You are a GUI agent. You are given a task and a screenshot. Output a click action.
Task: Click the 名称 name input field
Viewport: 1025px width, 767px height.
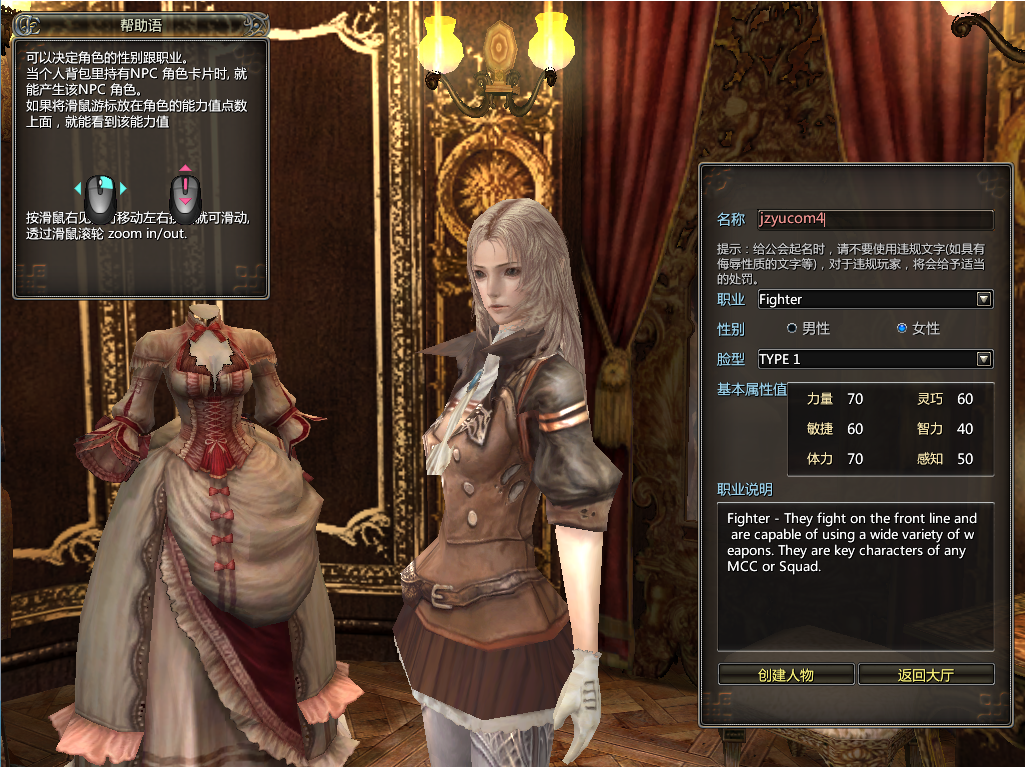[x=874, y=220]
